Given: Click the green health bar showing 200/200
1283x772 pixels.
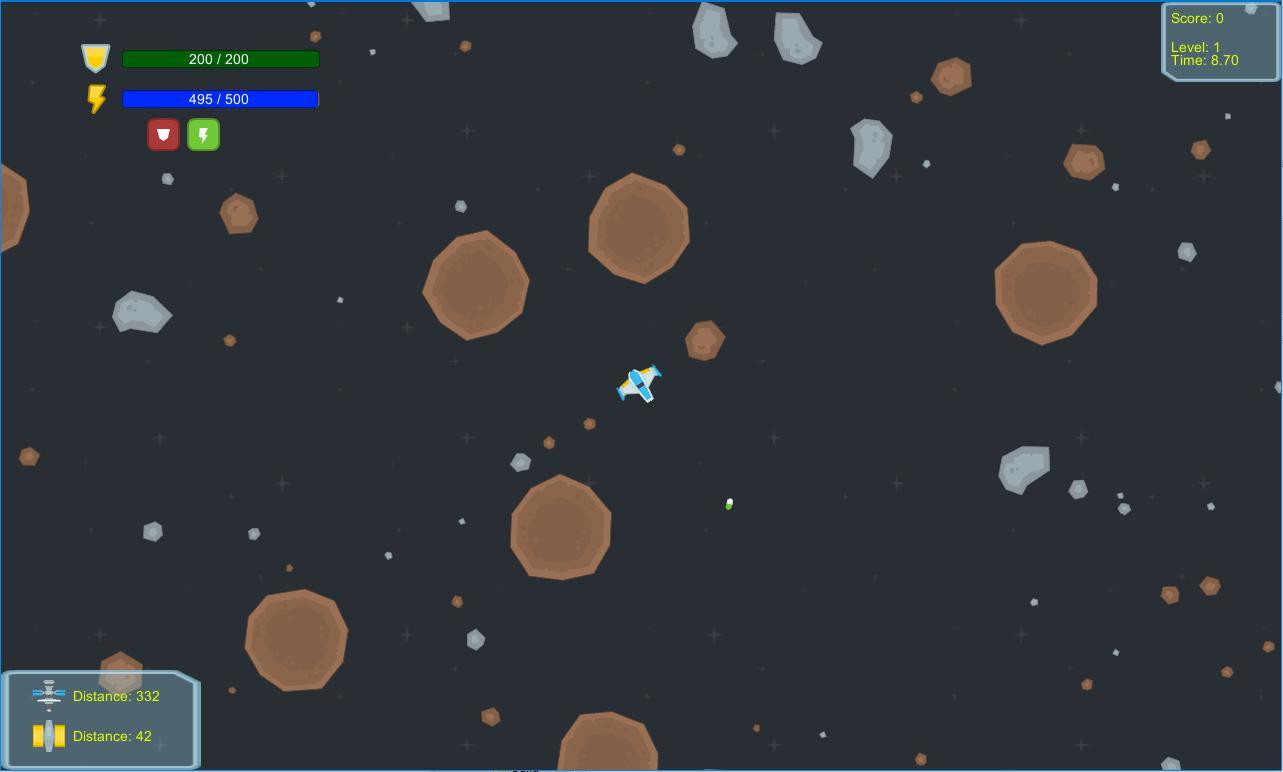Looking at the screenshot, I should point(219,58).
